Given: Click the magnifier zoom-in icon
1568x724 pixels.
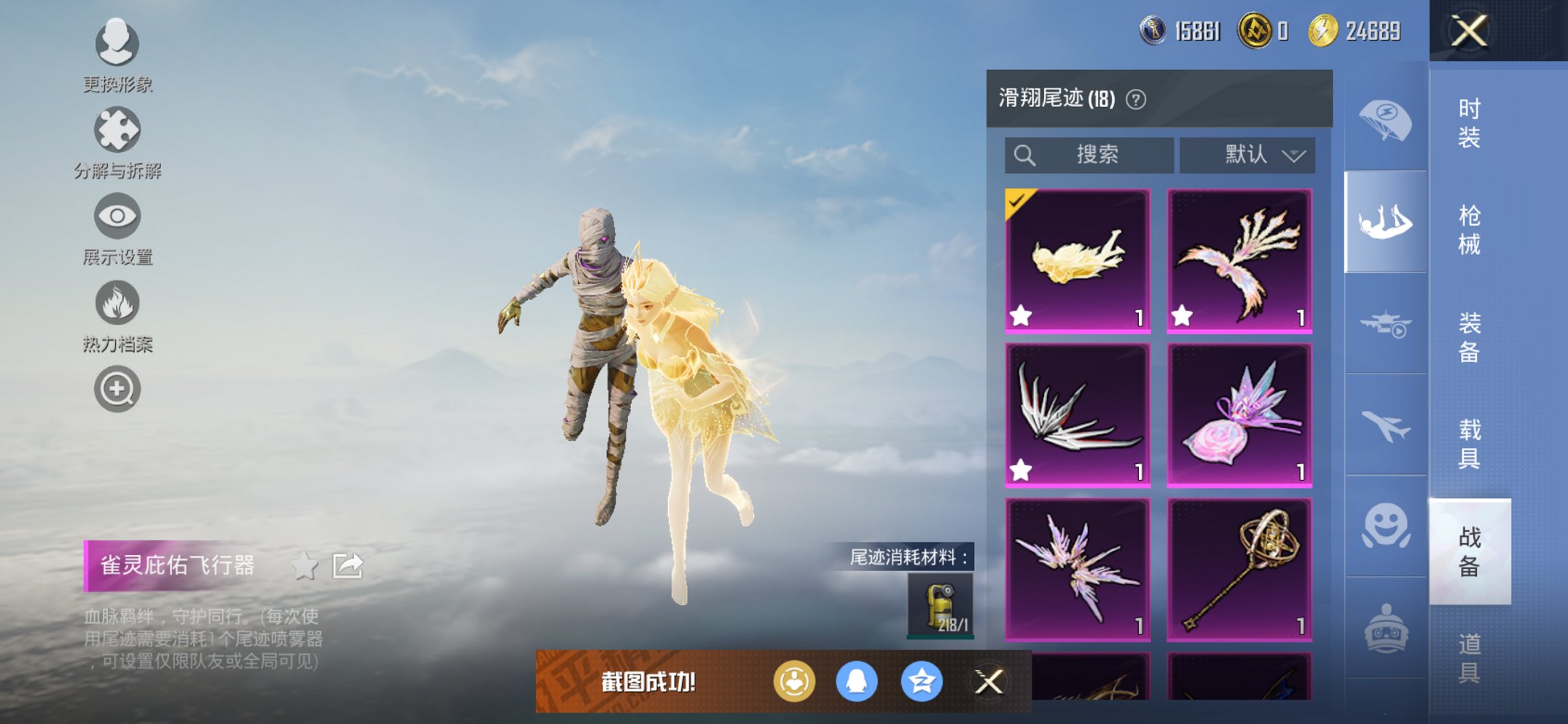Looking at the screenshot, I should [117, 388].
